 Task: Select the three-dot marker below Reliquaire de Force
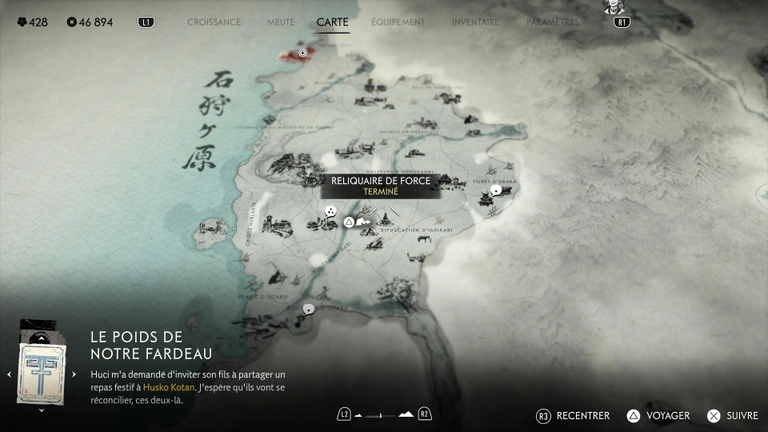tap(330, 212)
